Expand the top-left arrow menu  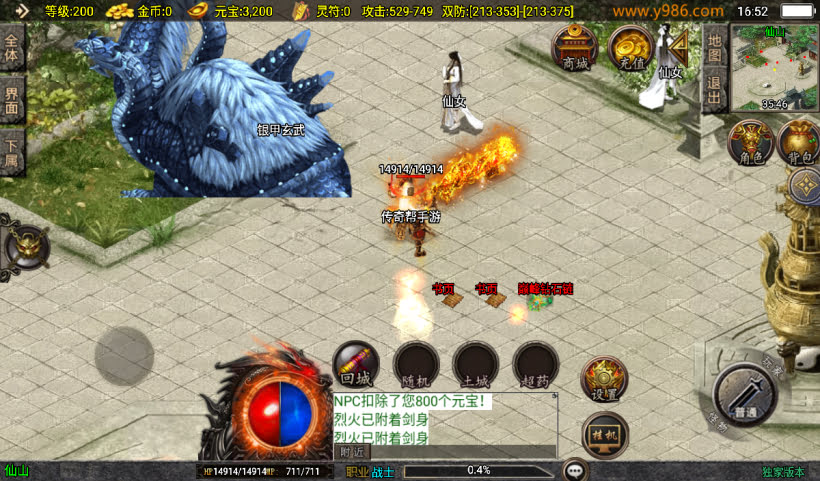[x=20, y=11]
